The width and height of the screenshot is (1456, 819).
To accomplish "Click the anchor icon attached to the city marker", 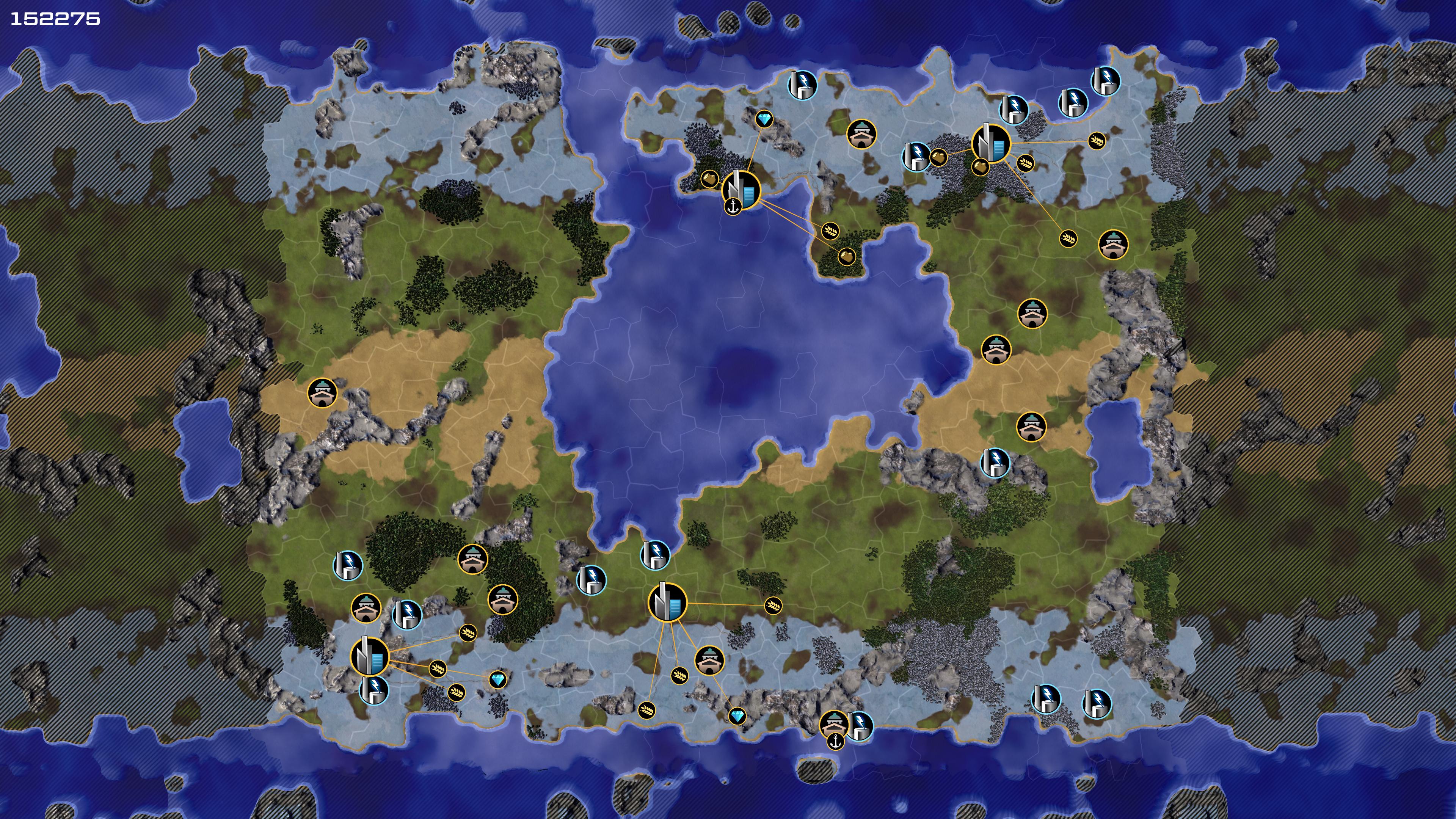I will click(x=733, y=206).
